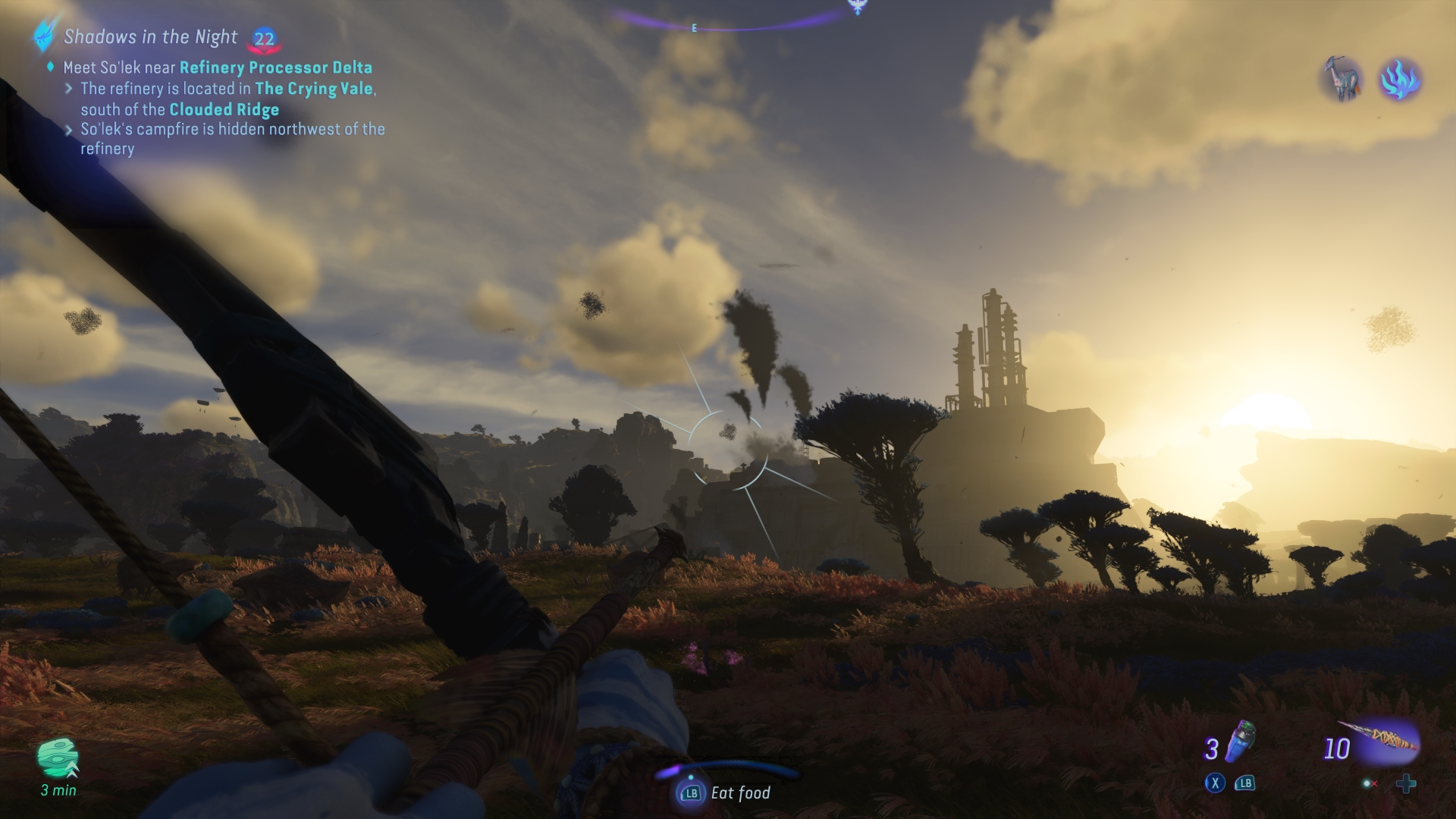Click The Crying Vale highlighted text
1456x819 pixels.
point(314,89)
